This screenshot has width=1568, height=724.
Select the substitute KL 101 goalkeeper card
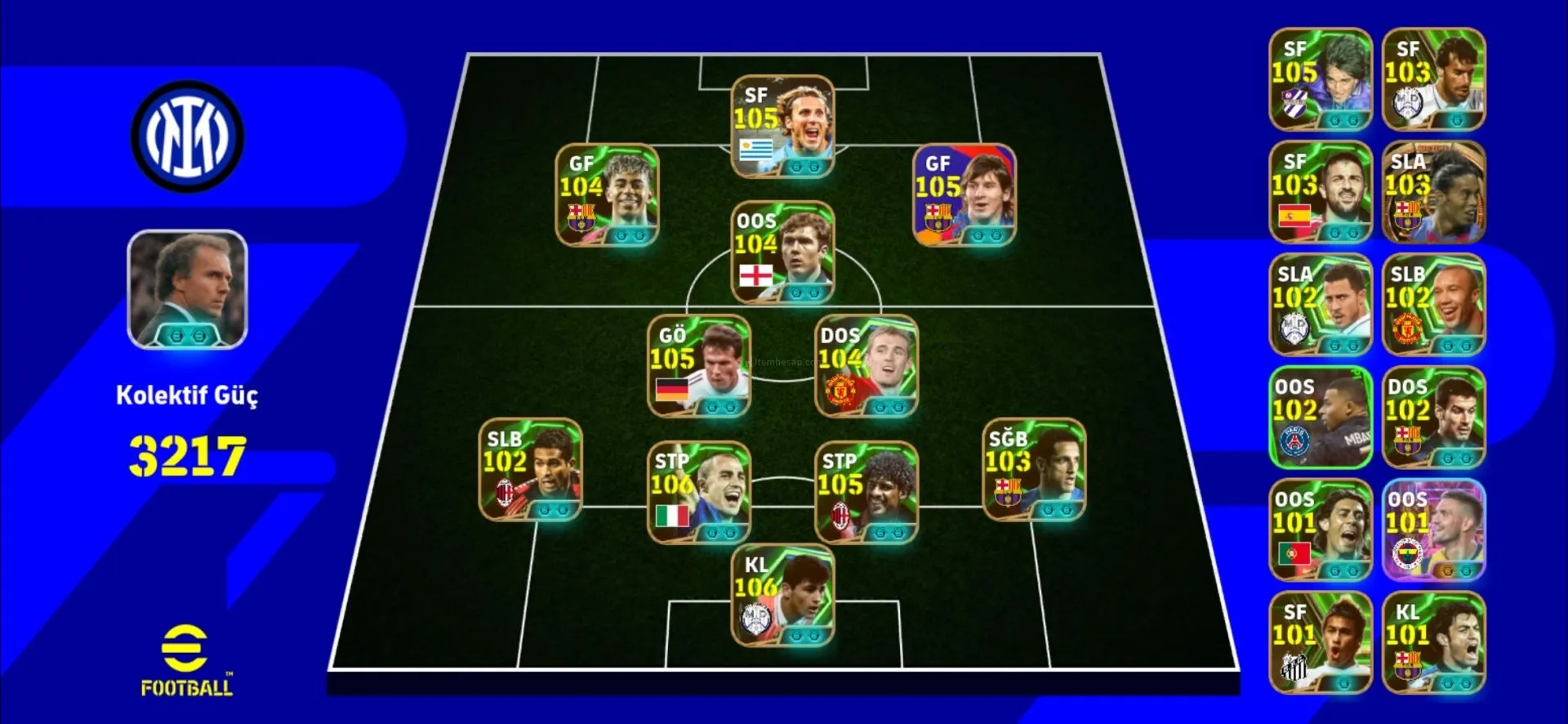click(x=1433, y=643)
